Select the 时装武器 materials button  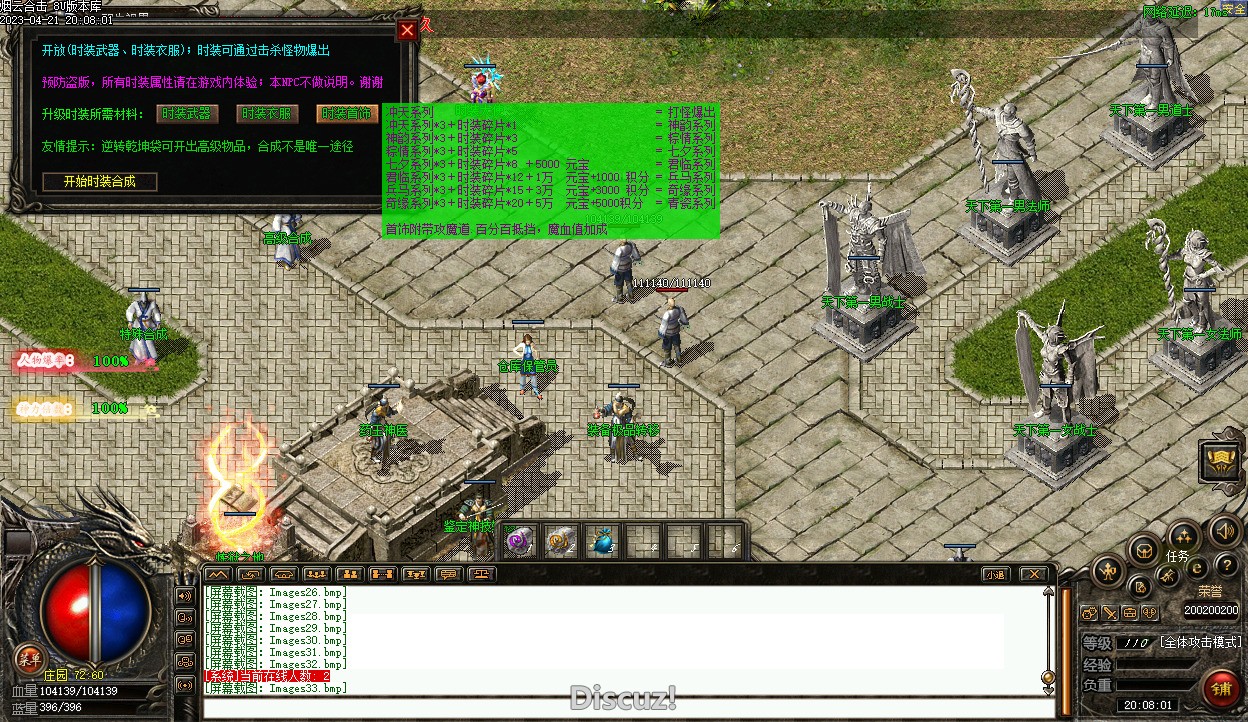[187, 114]
